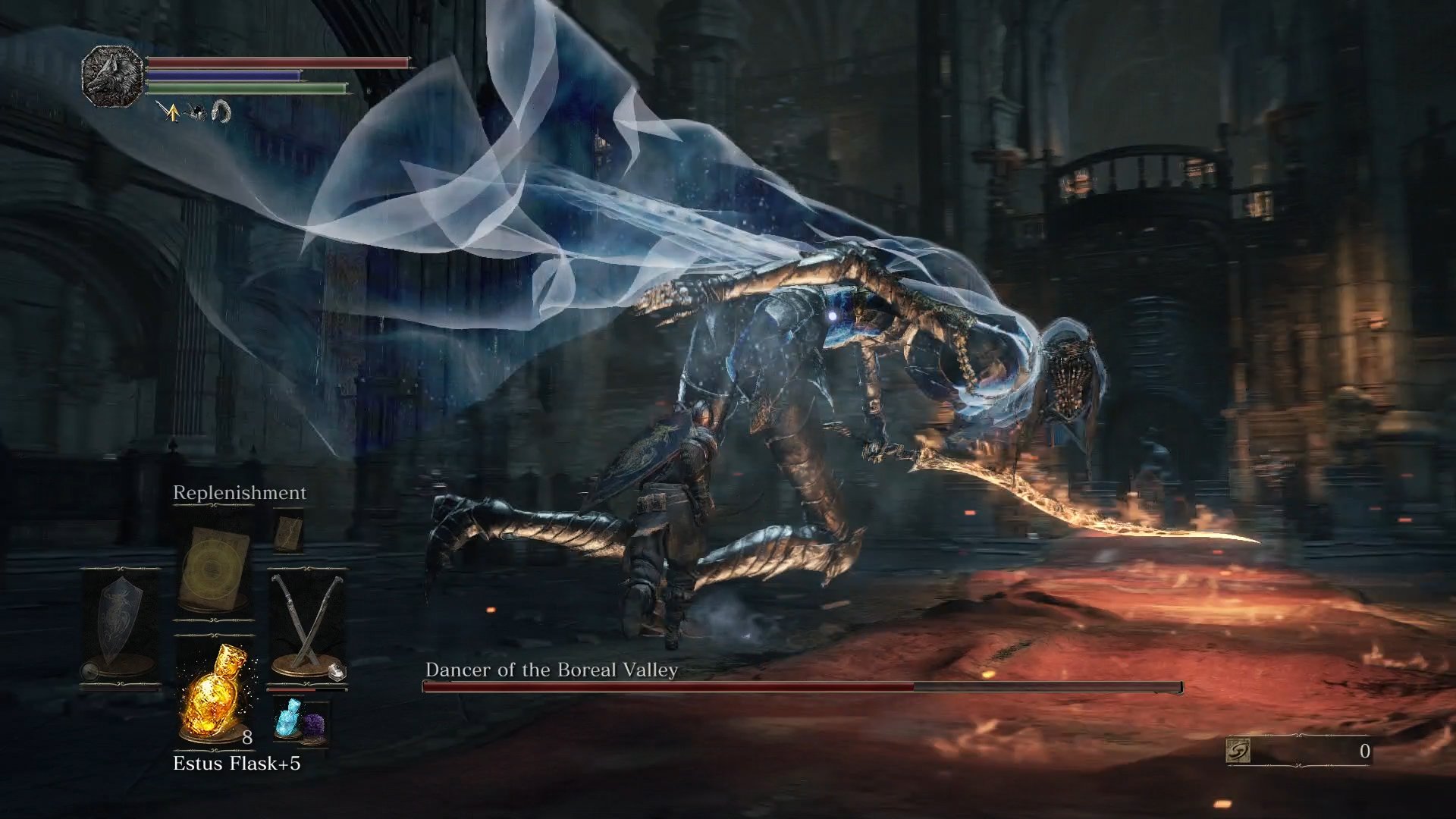Expand the shield slot frame bracket

click(119, 570)
